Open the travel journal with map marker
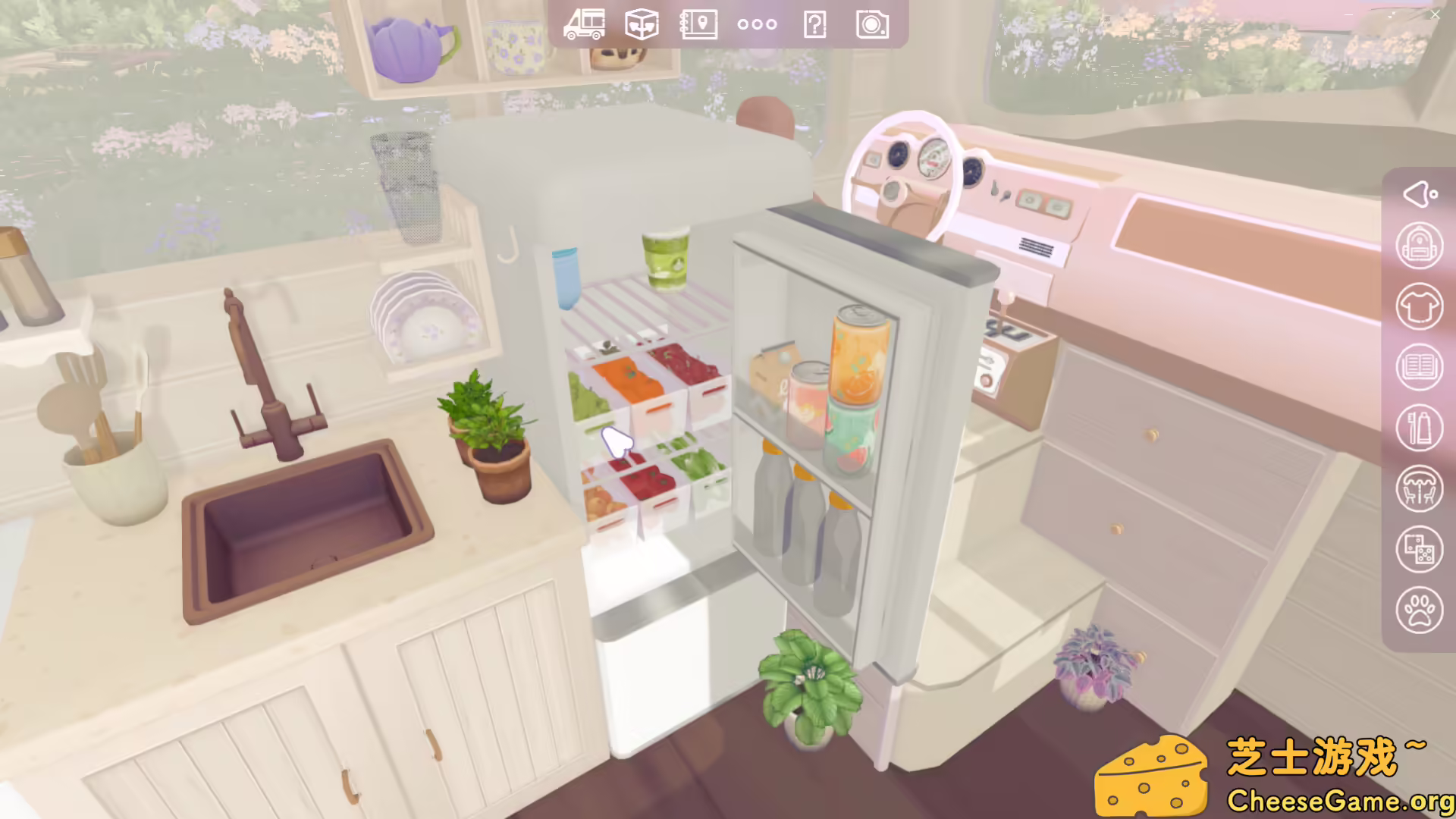1456x819 pixels. coord(699,24)
